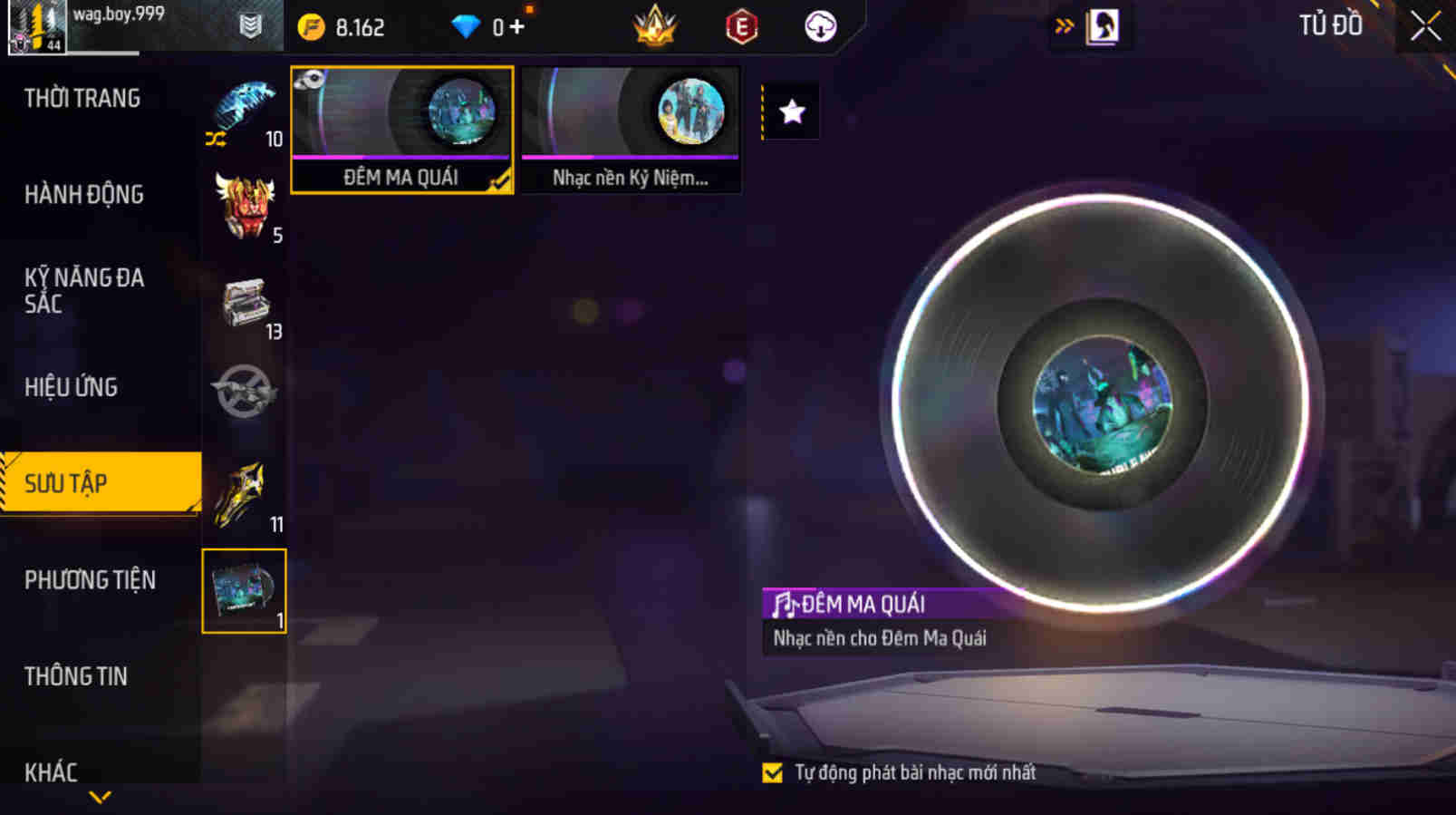
Task: Open the character preview panel icon
Action: tap(1102, 25)
